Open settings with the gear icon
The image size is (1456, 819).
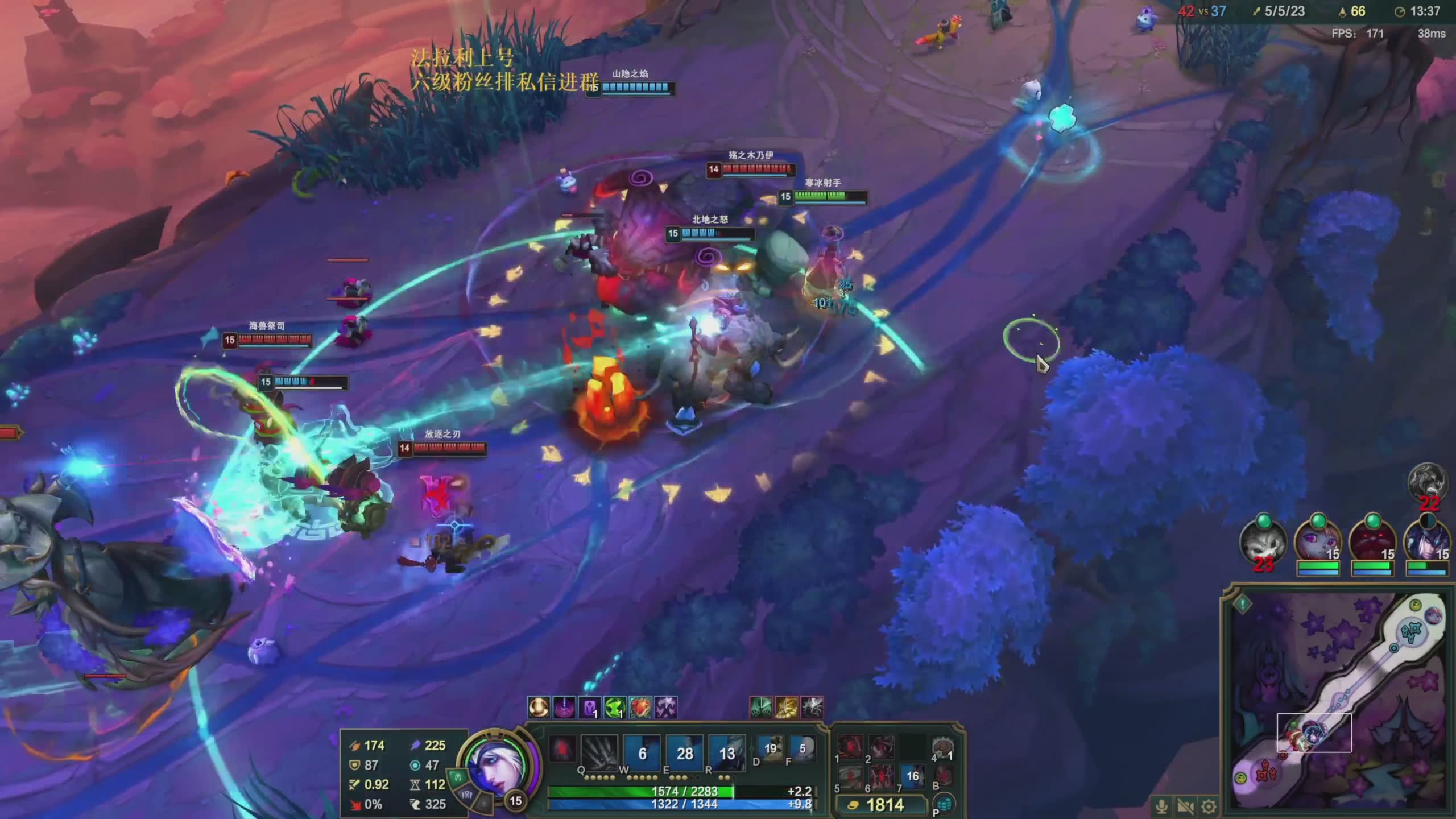[x=1209, y=806]
